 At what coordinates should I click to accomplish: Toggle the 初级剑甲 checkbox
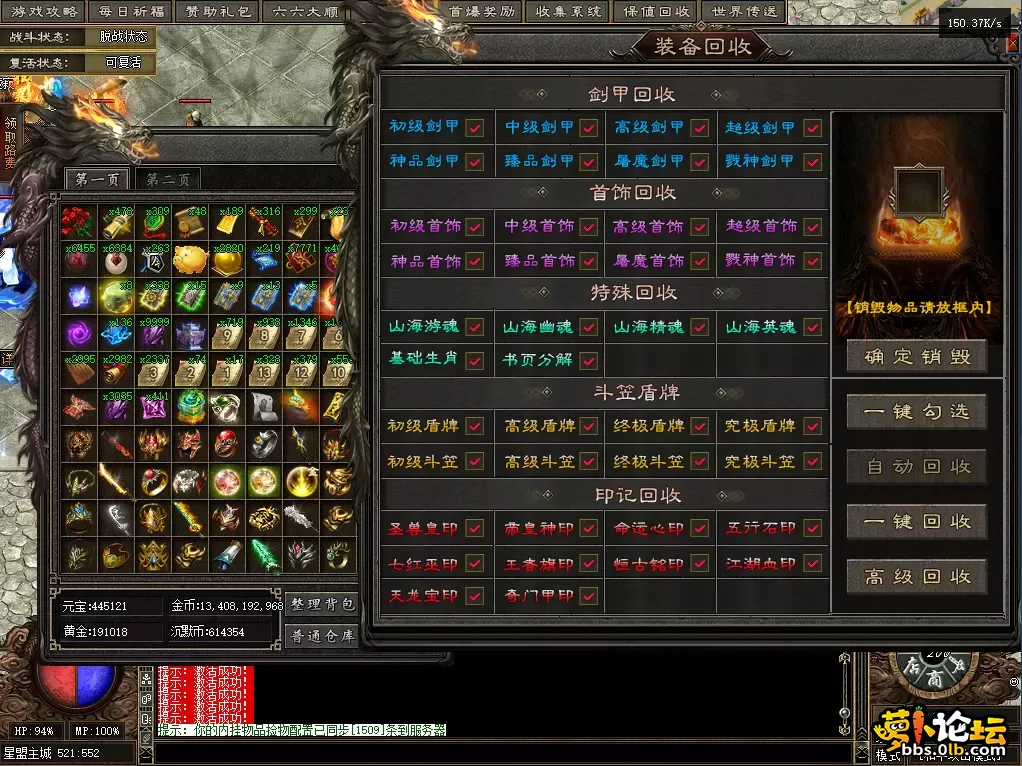[x=475, y=128]
